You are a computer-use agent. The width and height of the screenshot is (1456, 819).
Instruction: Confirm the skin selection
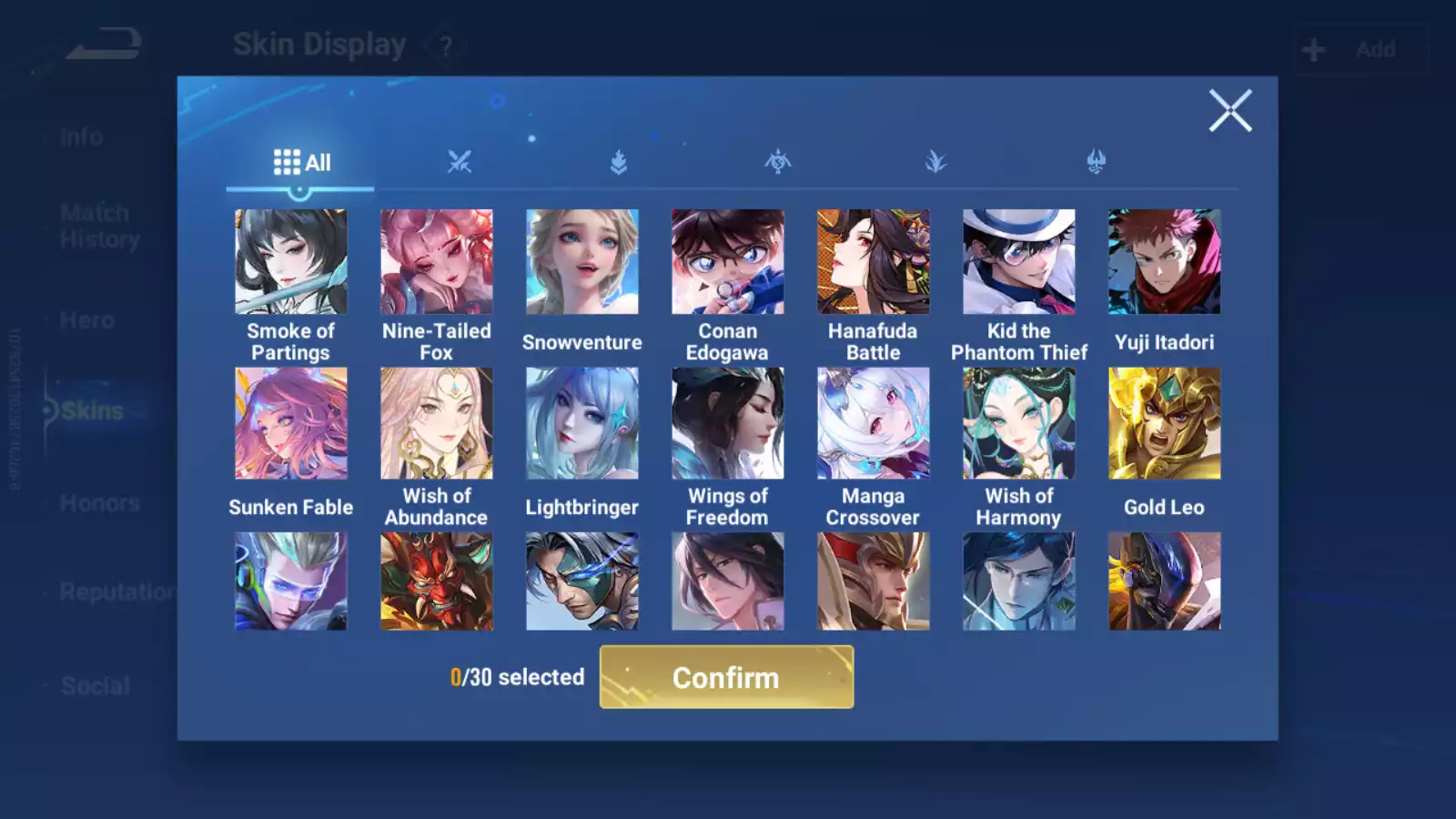pos(726,677)
